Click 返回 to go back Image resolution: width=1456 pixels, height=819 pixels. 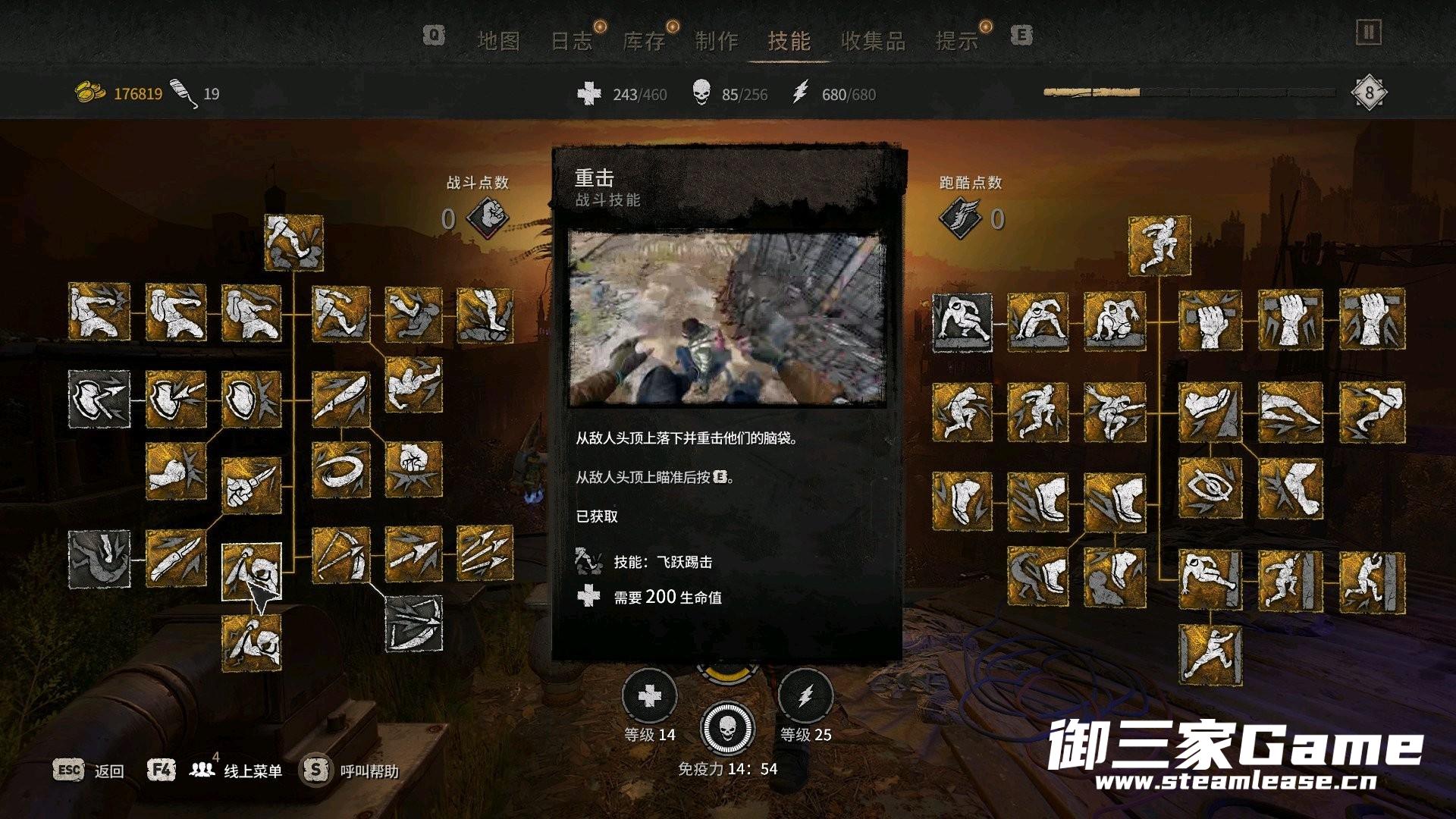point(108,771)
